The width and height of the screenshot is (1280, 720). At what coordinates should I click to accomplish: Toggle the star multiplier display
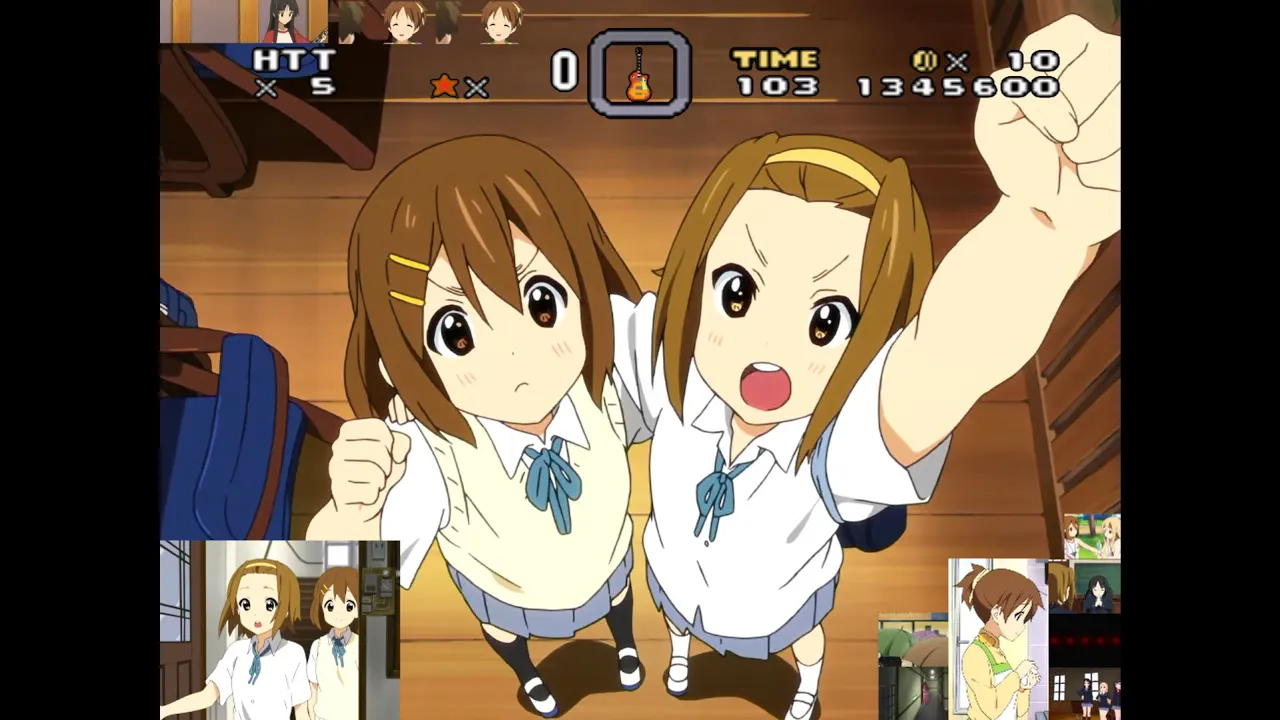462,88
